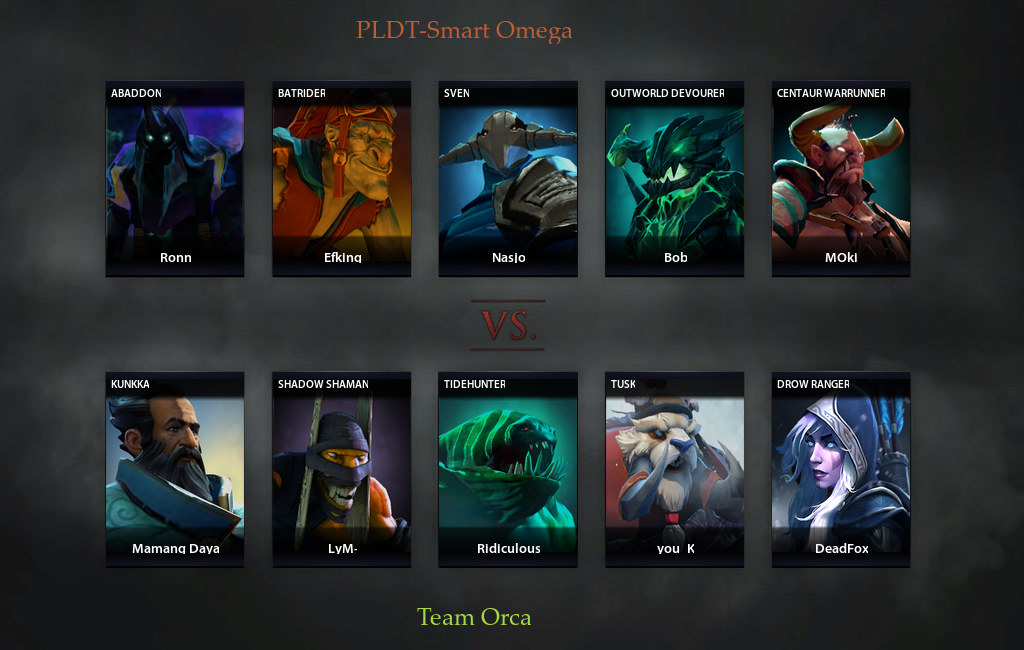Pick the Drow Ranger portrait
1024x650 pixels.
(841, 469)
